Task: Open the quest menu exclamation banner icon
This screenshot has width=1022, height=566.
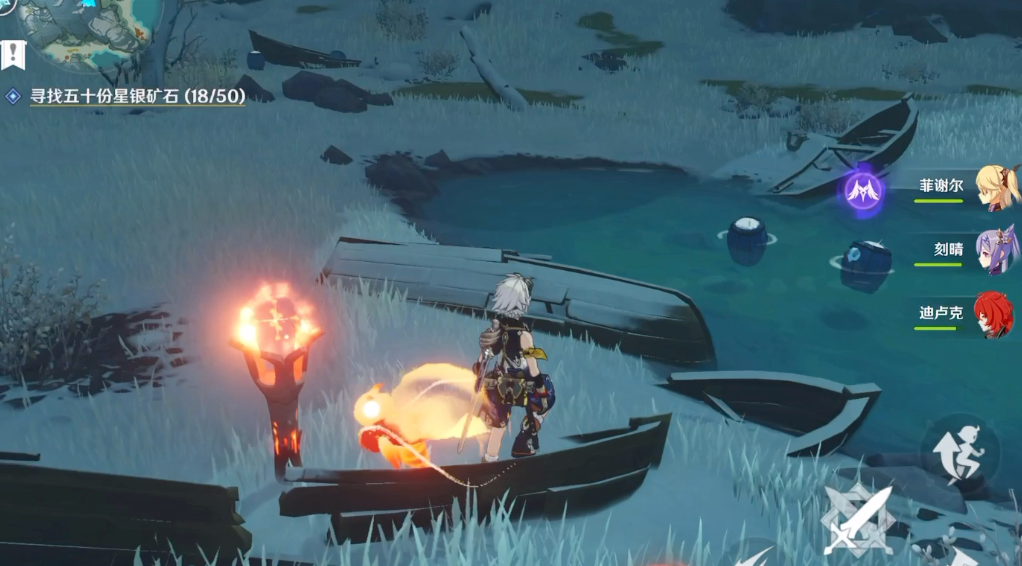Action: pyautogui.click(x=12, y=55)
